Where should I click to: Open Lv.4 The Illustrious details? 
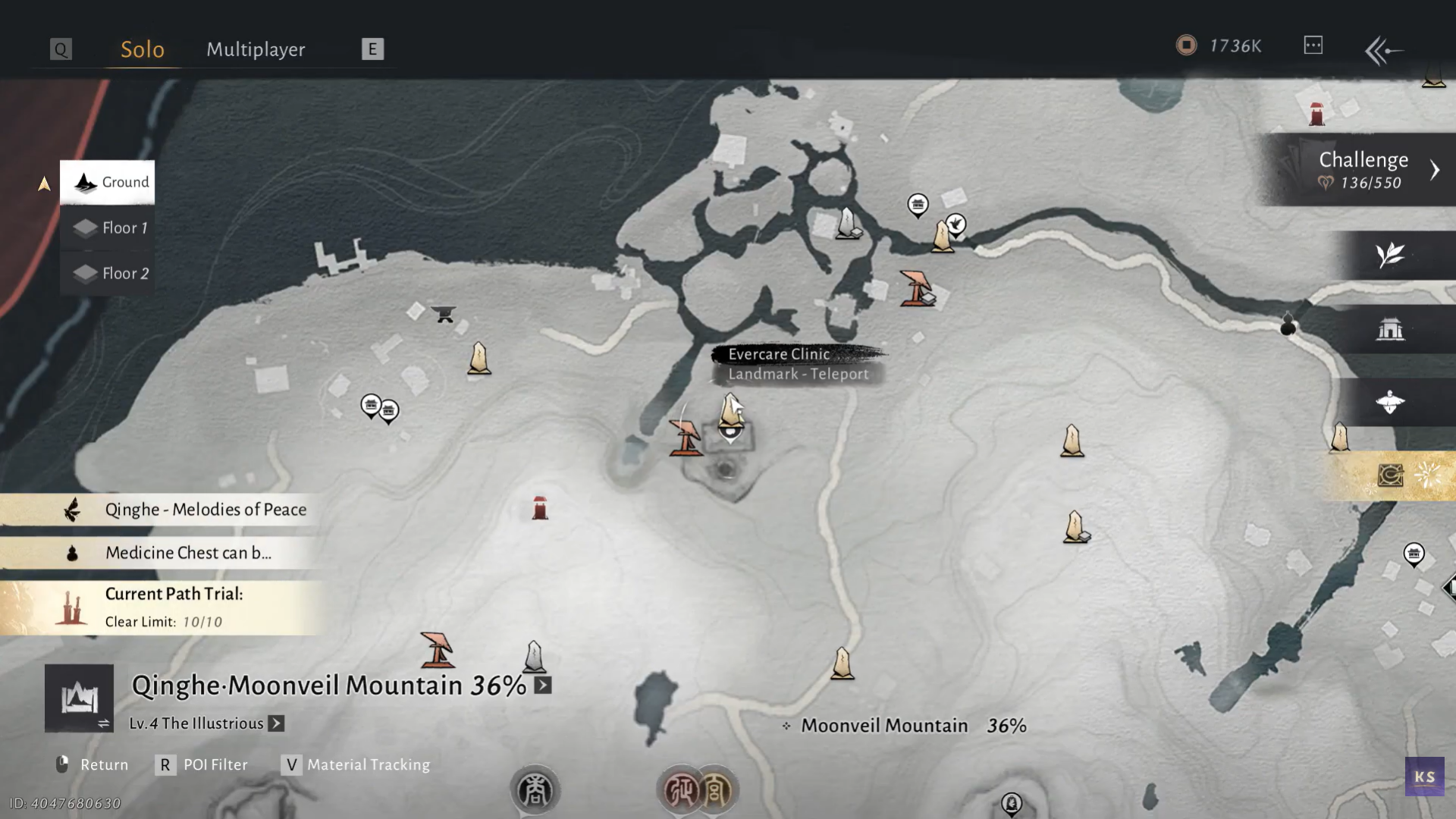pyautogui.click(x=276, y=723)
